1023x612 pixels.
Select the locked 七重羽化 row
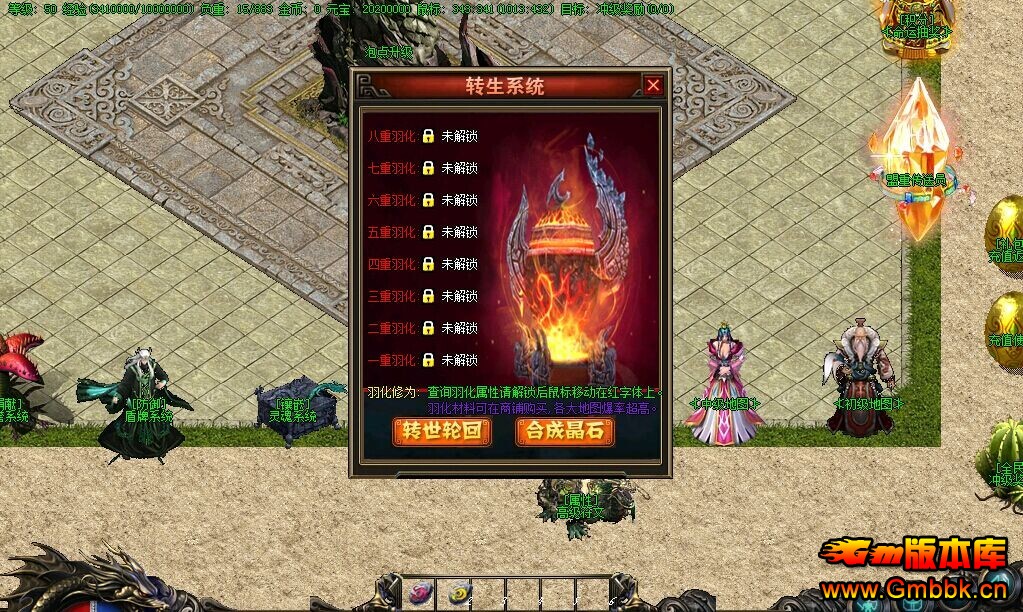(421, 168)
